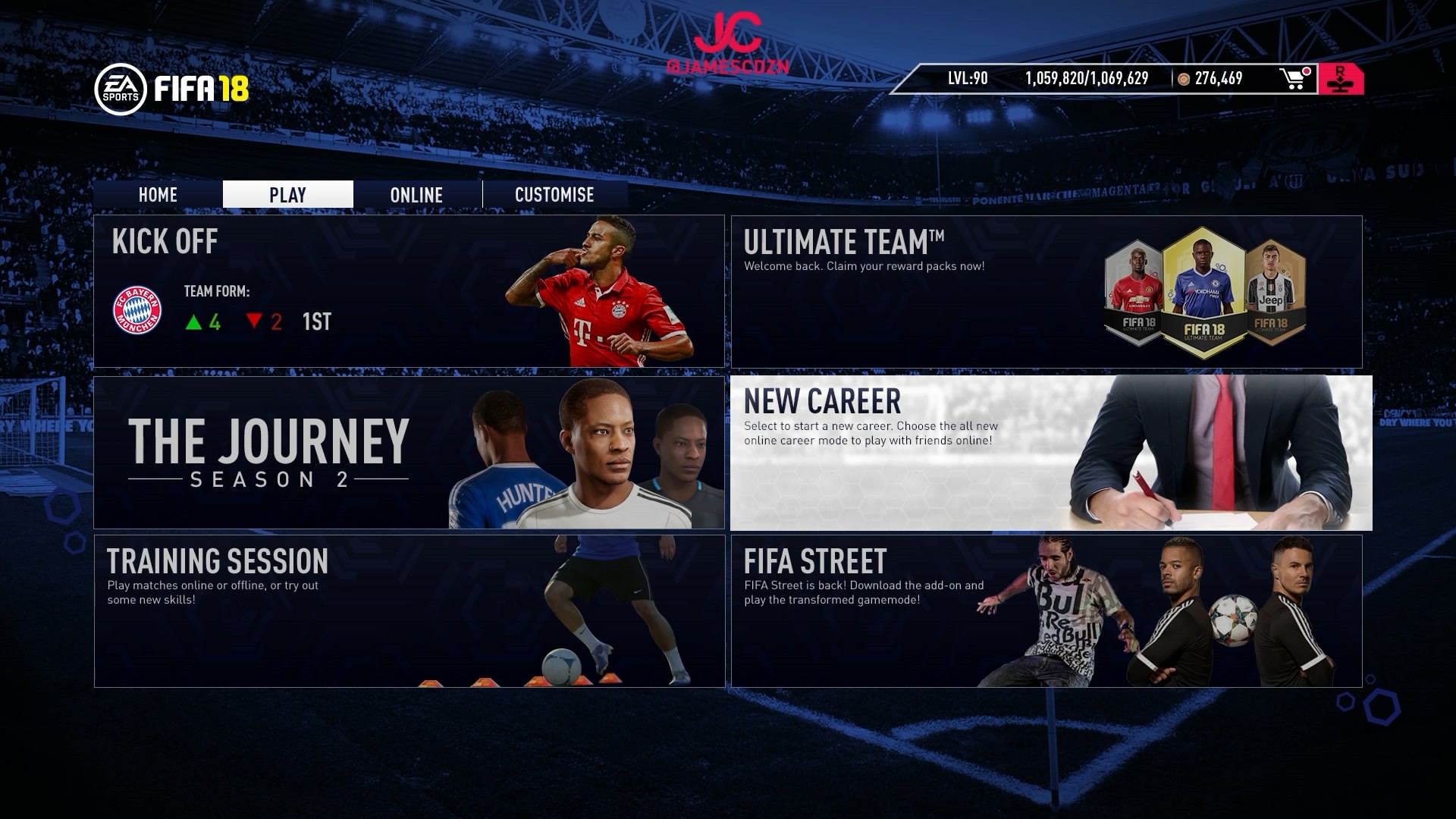Launch The Journey Season 2
This screenshot has width=1456, height=819.
[409, 453]
